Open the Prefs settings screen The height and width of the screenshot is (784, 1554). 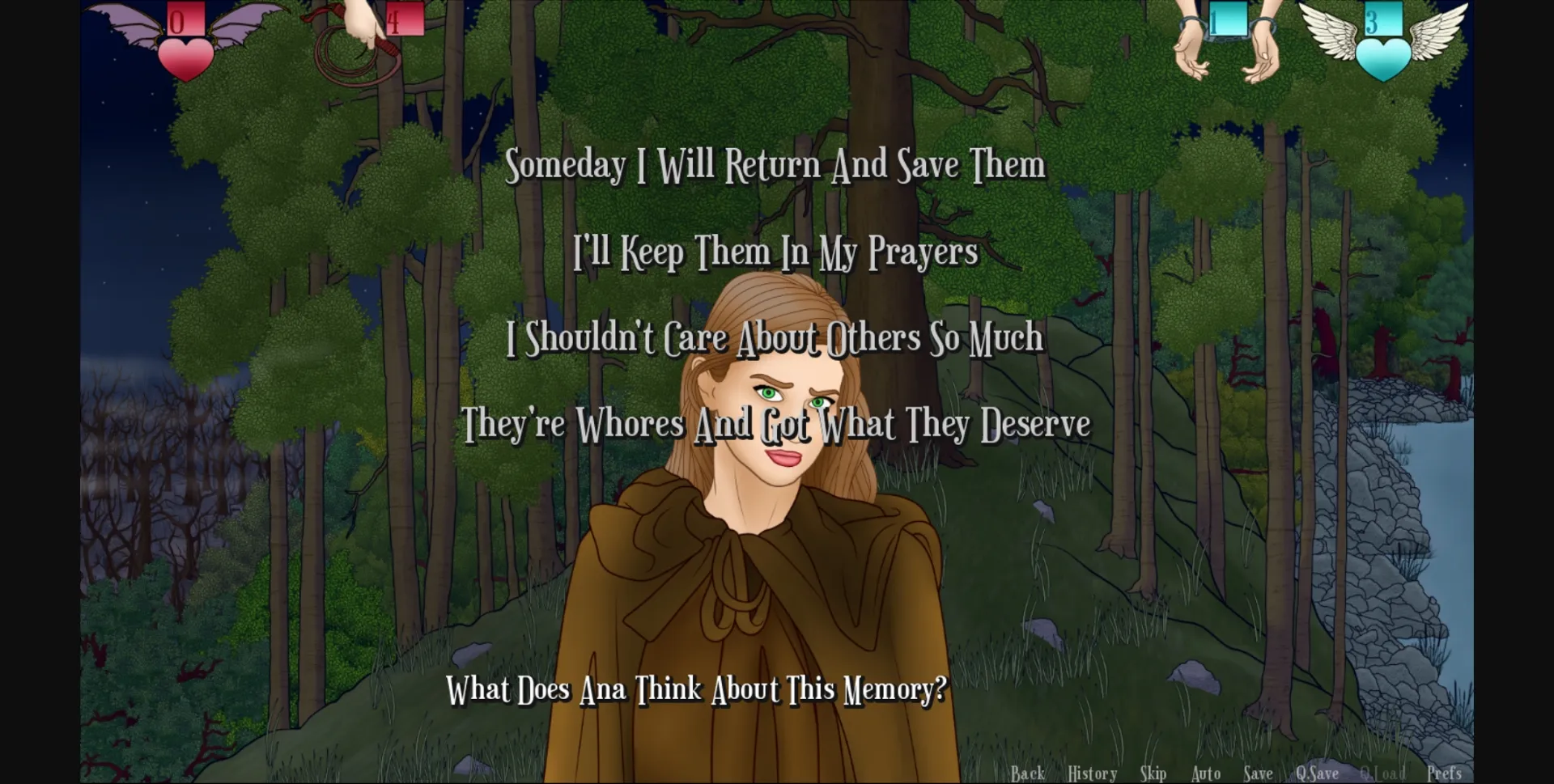pos(1444,773)
